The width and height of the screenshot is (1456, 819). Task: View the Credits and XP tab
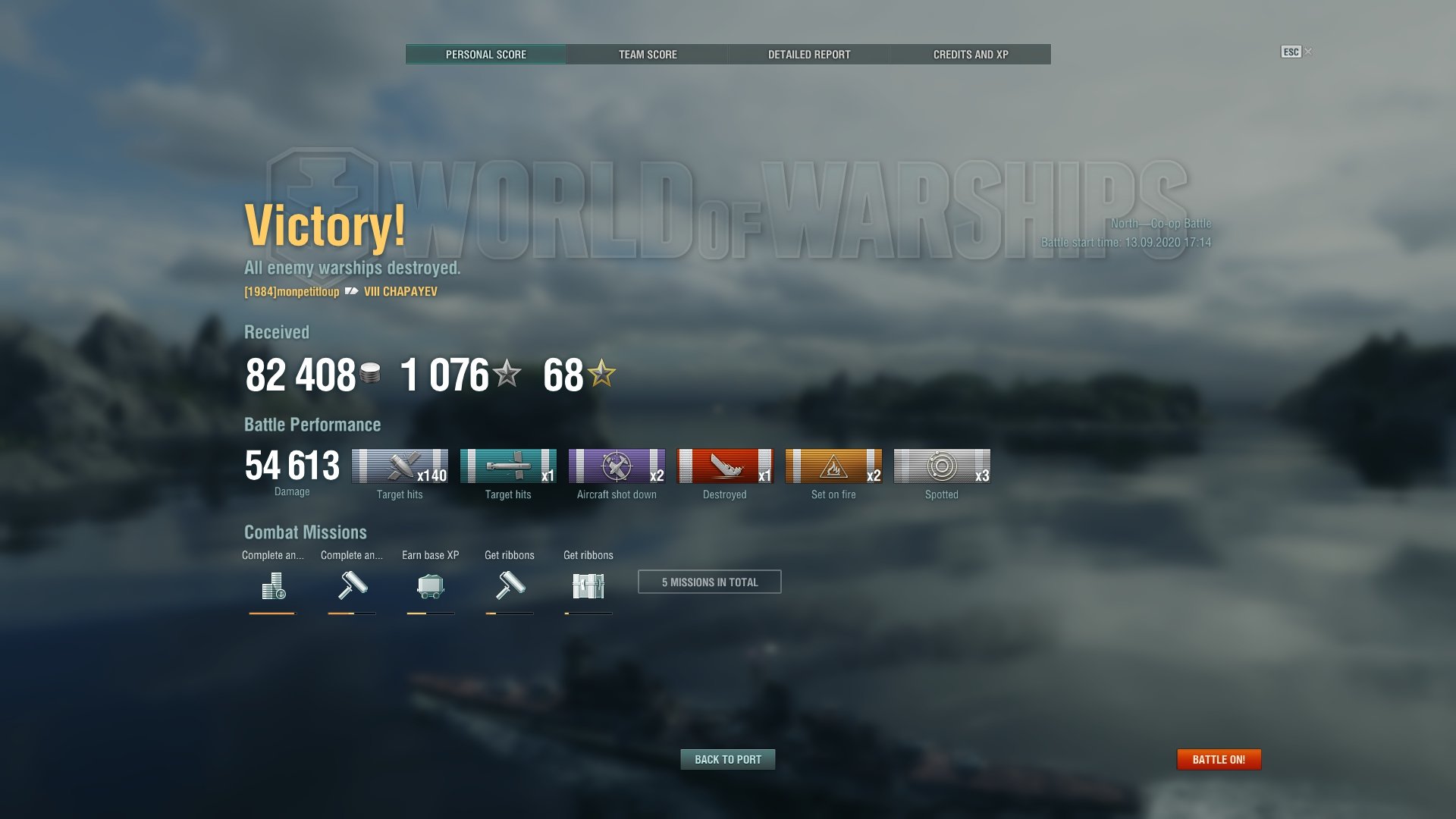tap(971, 55)
